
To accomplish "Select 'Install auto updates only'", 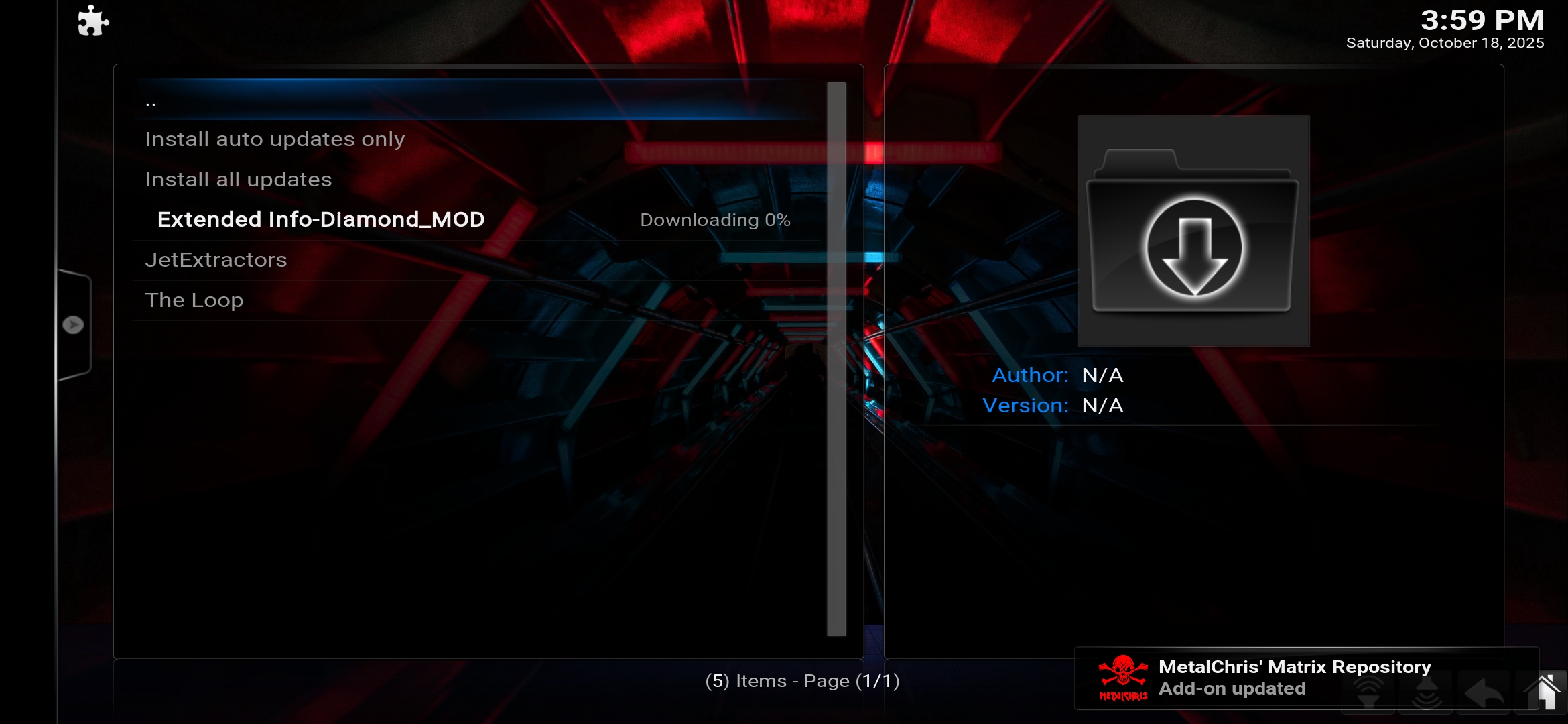I will click(274, 139).
